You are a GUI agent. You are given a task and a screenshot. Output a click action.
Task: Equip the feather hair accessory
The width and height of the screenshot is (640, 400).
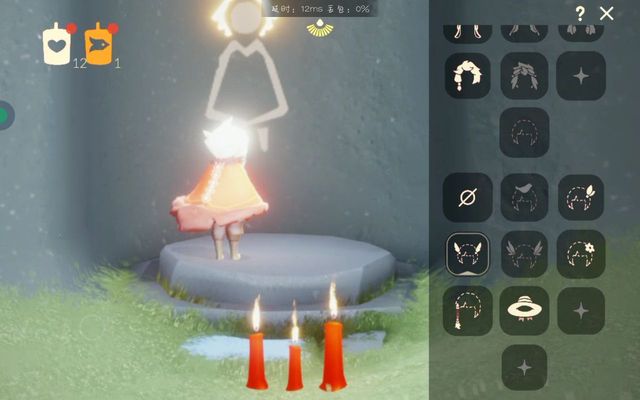coord(580,198)
